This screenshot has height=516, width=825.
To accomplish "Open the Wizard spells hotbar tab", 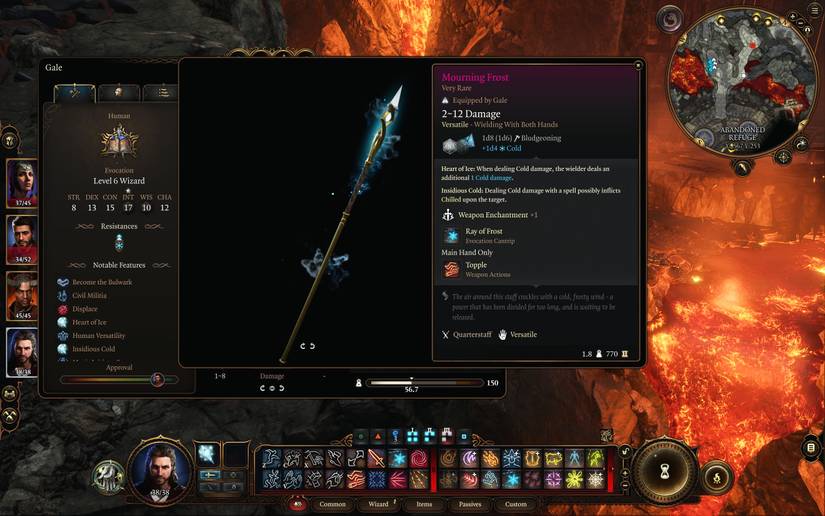I will click(x=379, y=504).
